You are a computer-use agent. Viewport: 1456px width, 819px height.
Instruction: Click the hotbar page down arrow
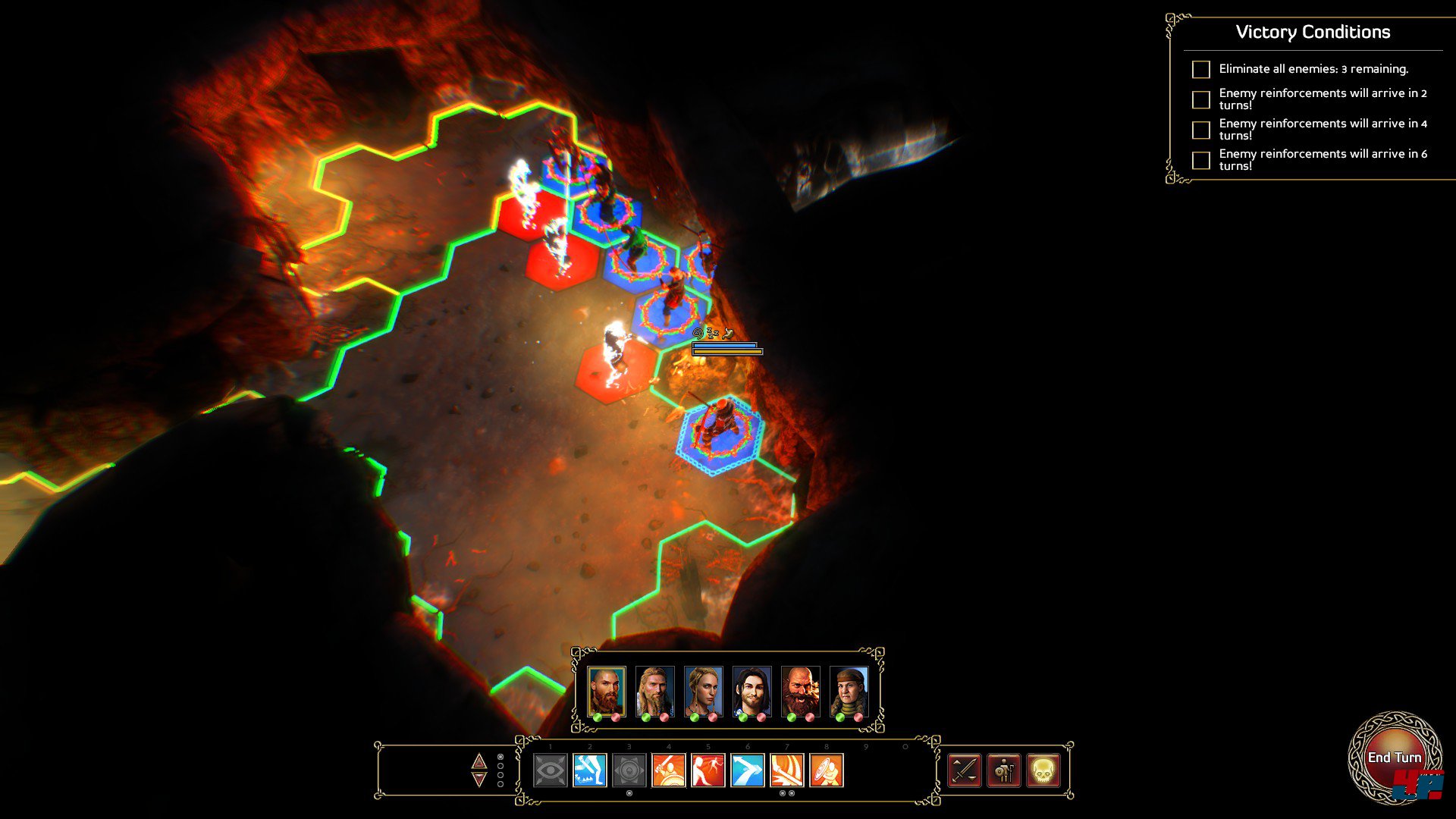(479, 780)
